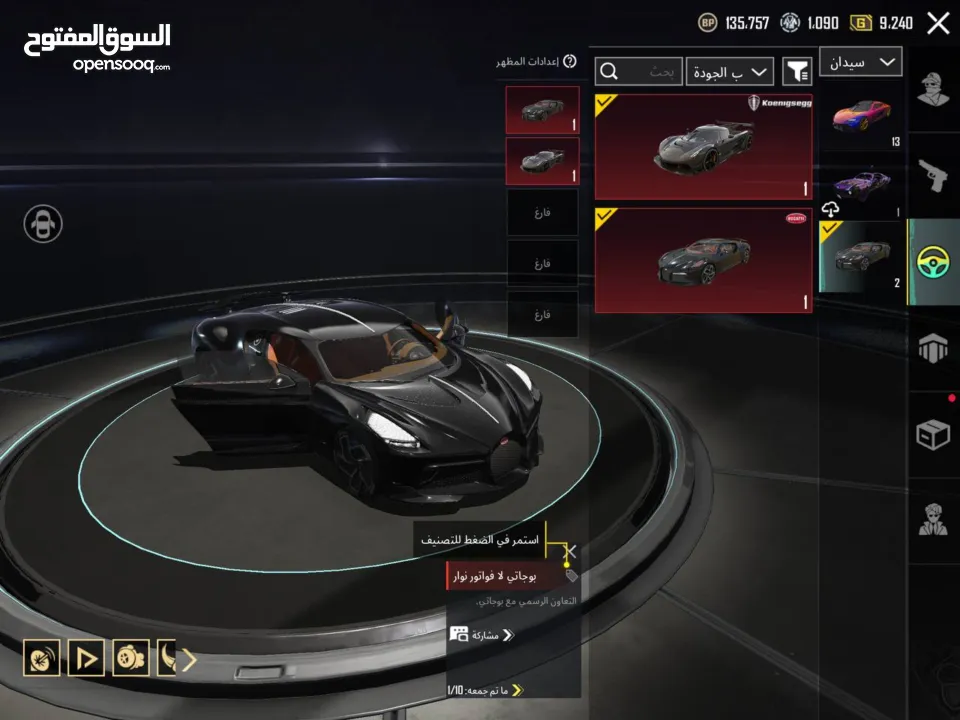This screenshot has width=960, height=720.
Task: Open the سيدان vehicle type dropdown
Action: (x=860, y=62)
